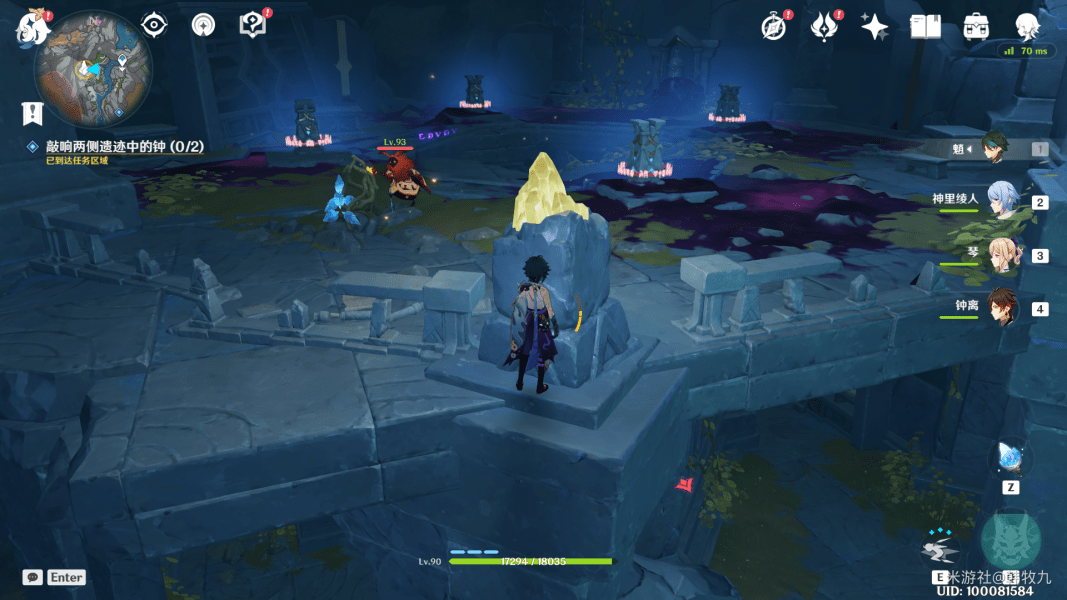This screenshot has height=600, width=1067.
Task: Open the hexagon question-mark tutorial icon
Action: (252, 25)
